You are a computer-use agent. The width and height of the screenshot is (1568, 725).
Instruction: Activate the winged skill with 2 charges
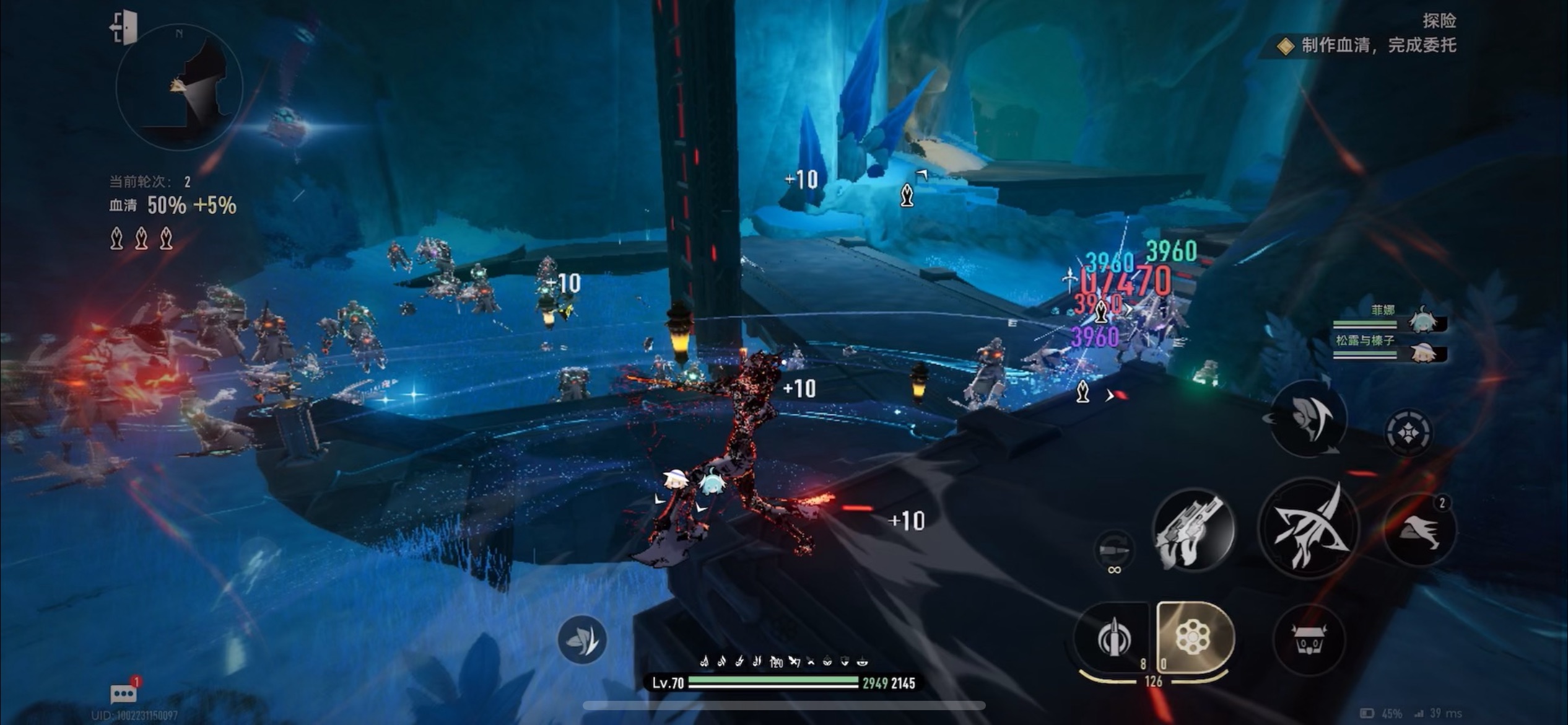pos(1419,530)
